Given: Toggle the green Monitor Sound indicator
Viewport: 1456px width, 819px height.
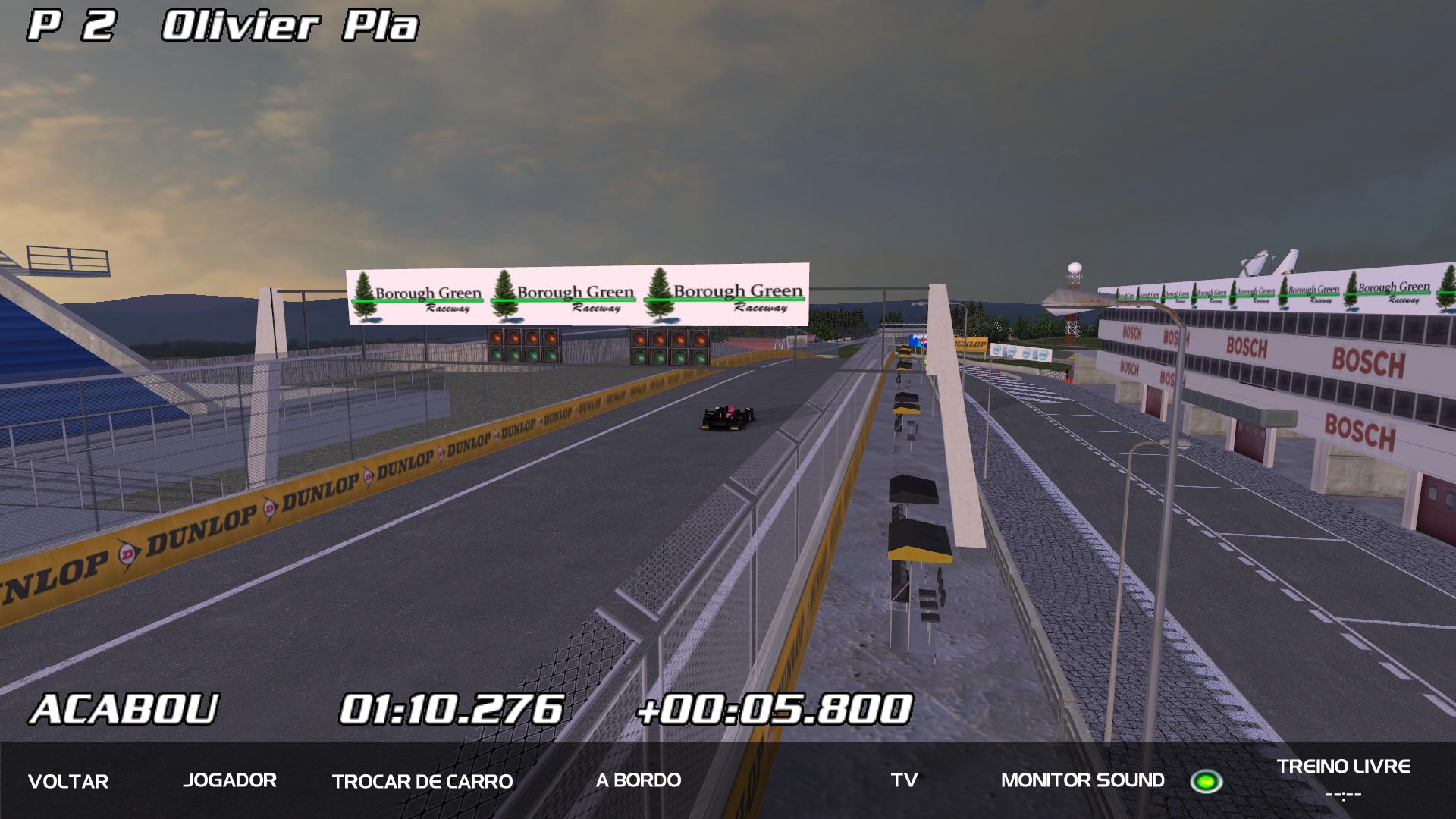Looking at the screenshot, I should coord(1206,781).
